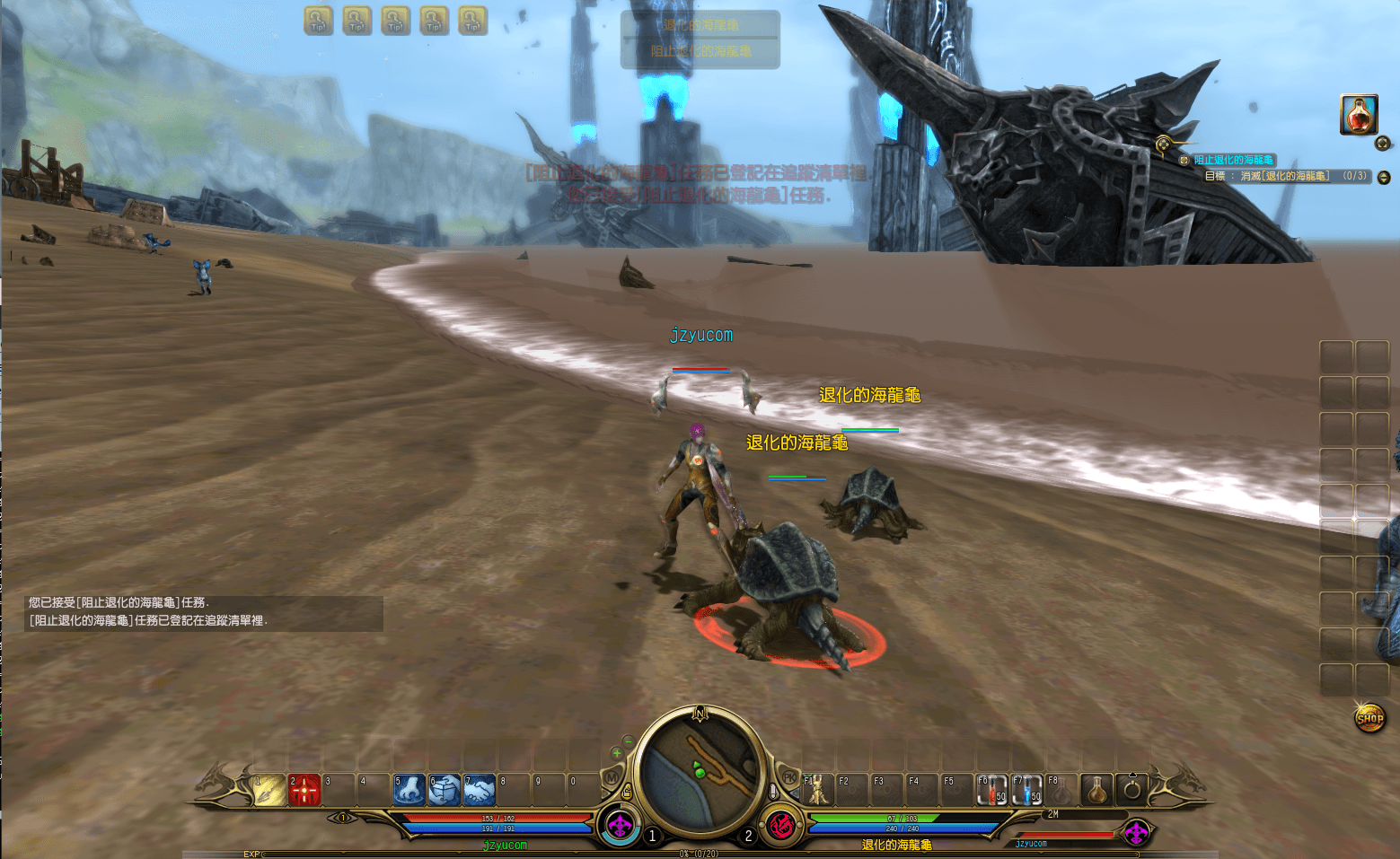Open the circular minimap
The image size is (1400, 859).
[700, 767]
